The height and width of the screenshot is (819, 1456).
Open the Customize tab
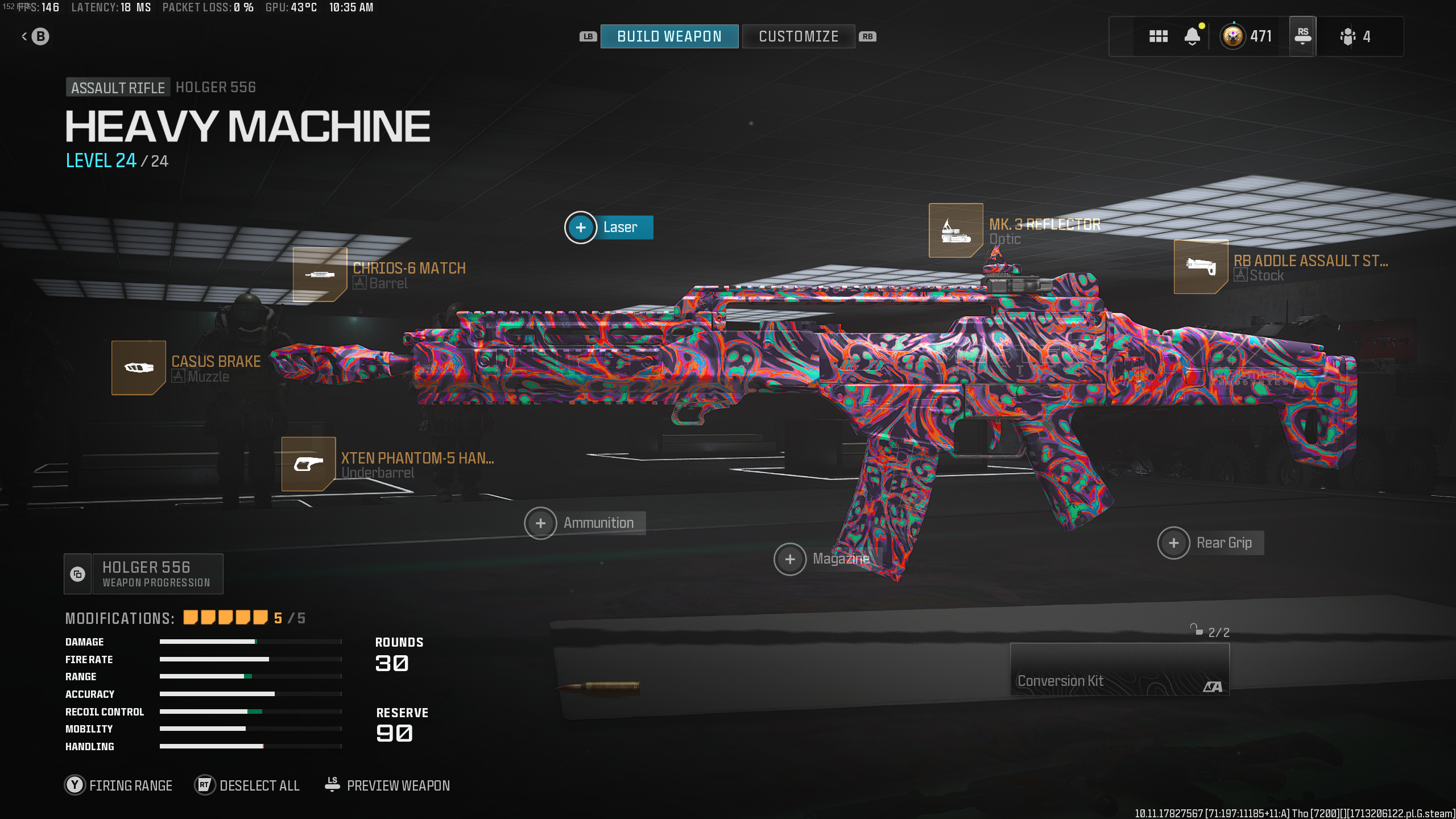click(798, 36)
